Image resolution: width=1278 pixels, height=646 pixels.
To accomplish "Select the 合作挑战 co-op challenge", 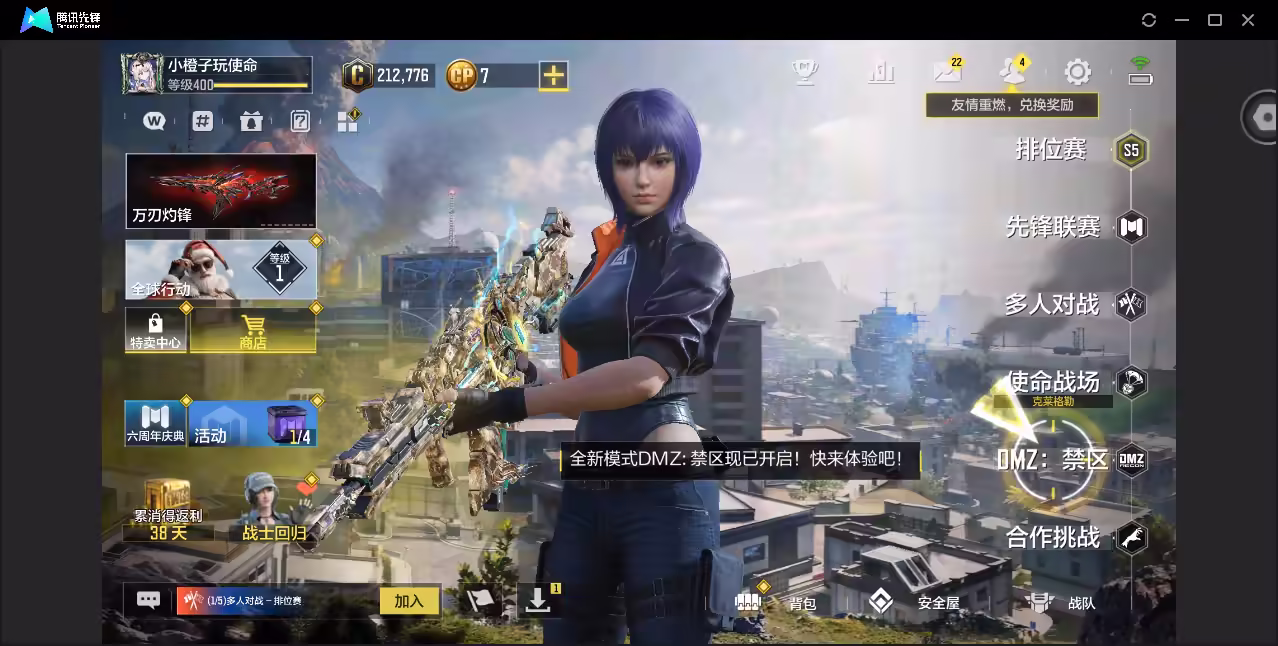I will [x=1053, y=538].
